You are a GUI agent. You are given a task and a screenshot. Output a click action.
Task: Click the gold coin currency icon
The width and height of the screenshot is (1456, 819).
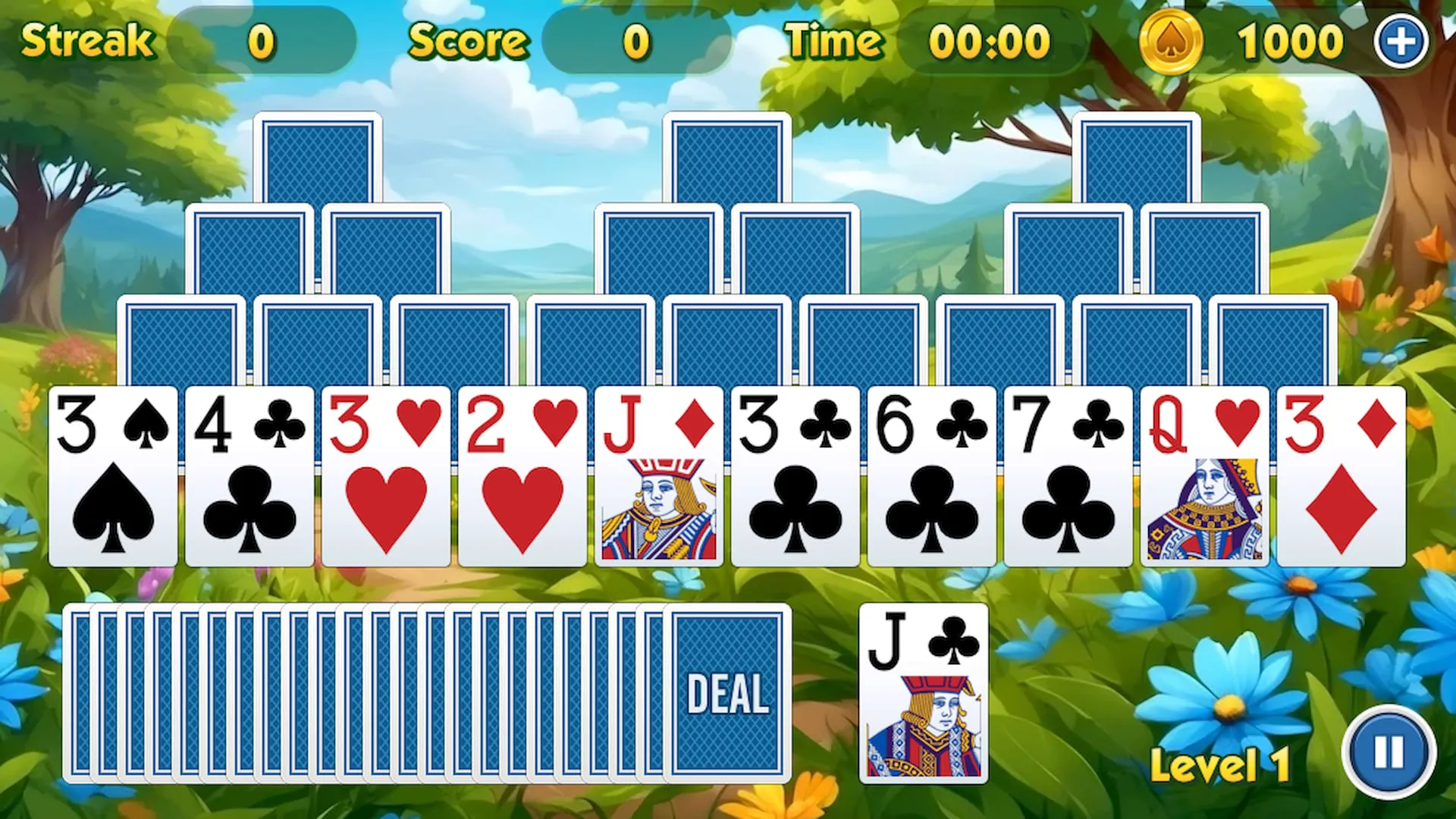click(x=1171, y=41)
